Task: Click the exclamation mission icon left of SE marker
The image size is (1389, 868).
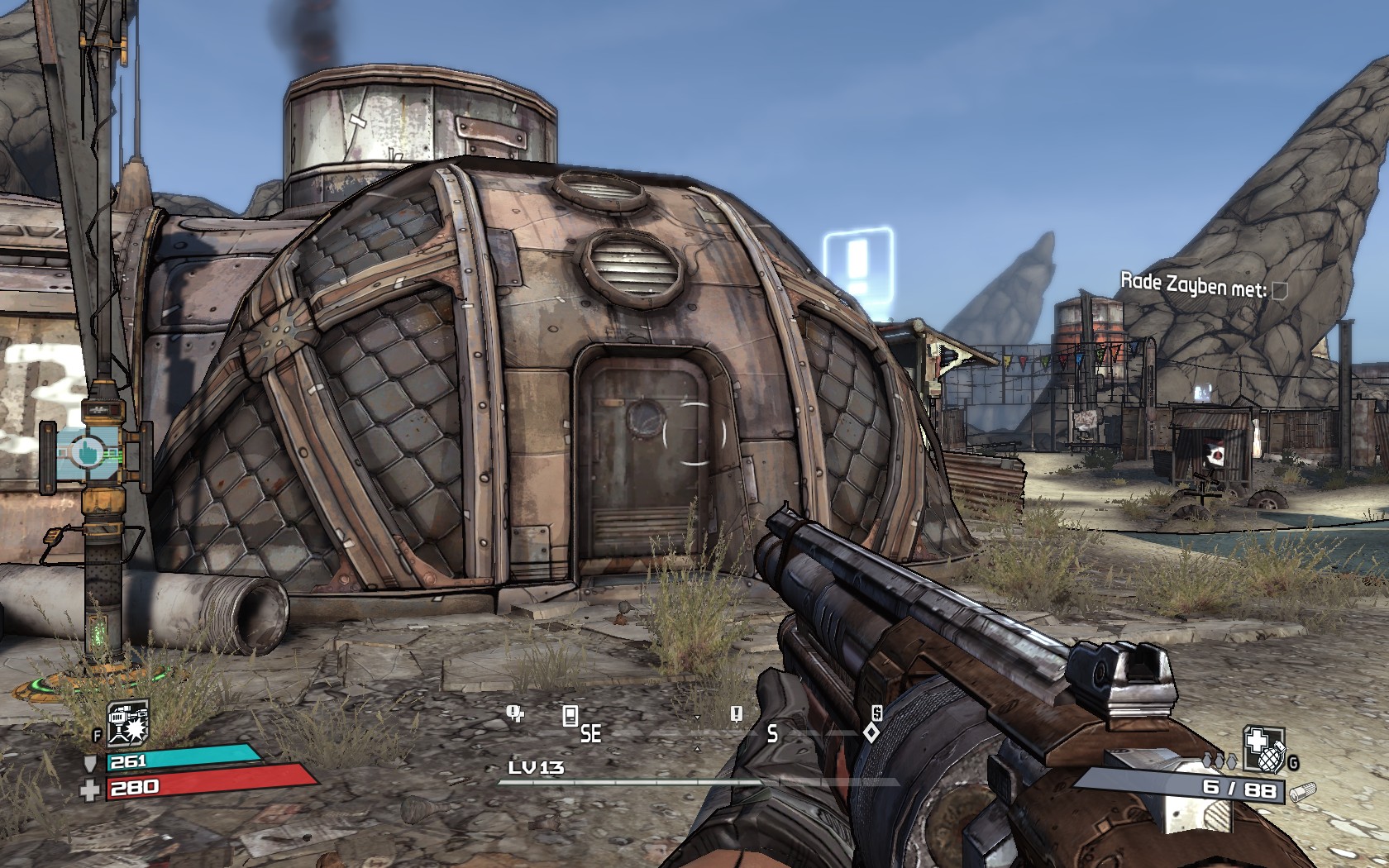Action: pyautogui.click(x=512, y=713)
